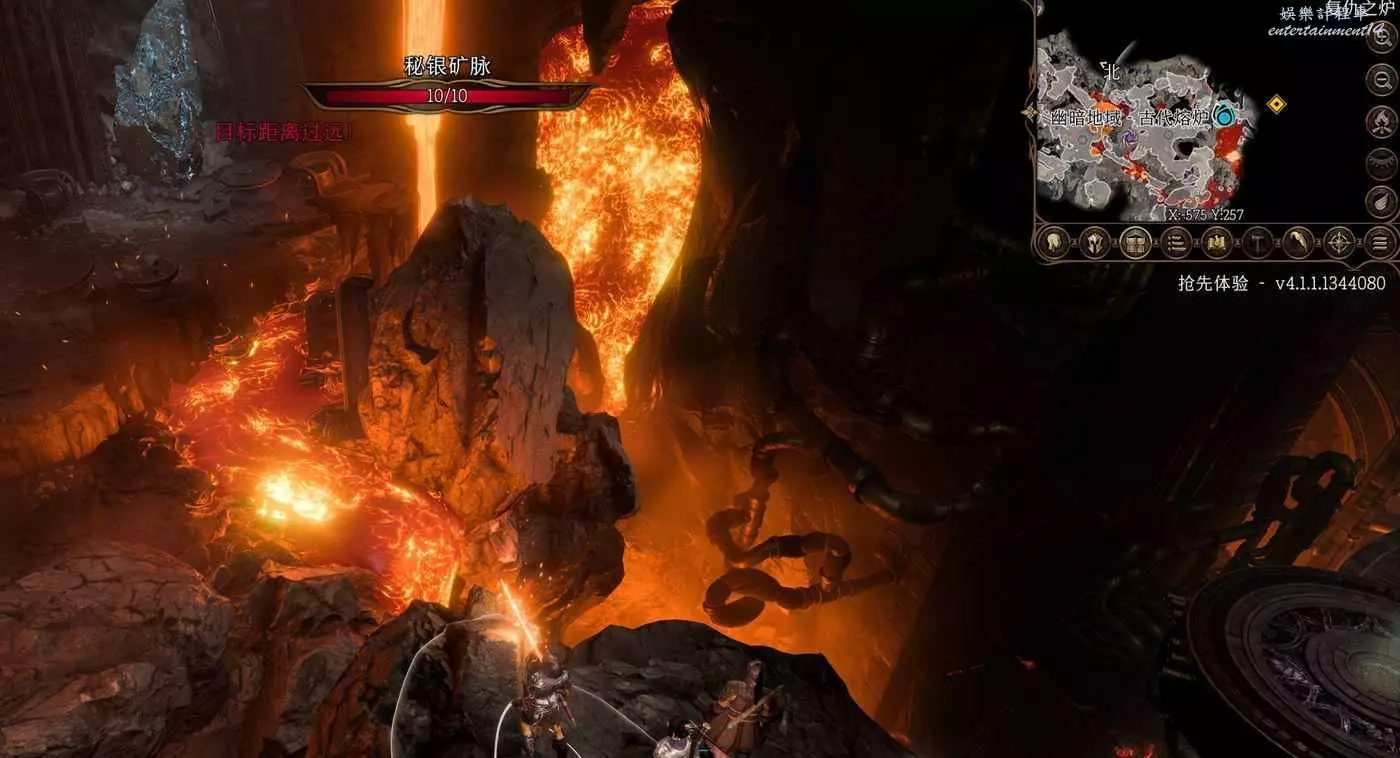This screenshot has height=758, width=1400.
Task: Open the journal list icon
Action: (1176, 242)
